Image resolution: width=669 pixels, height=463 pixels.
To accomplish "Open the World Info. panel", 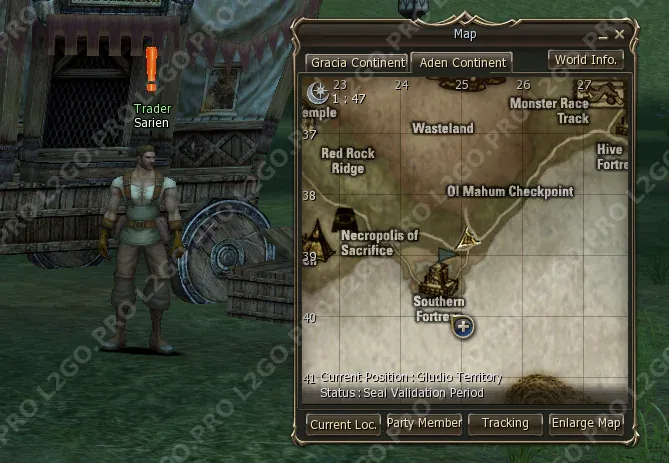I will coord(587,60).
